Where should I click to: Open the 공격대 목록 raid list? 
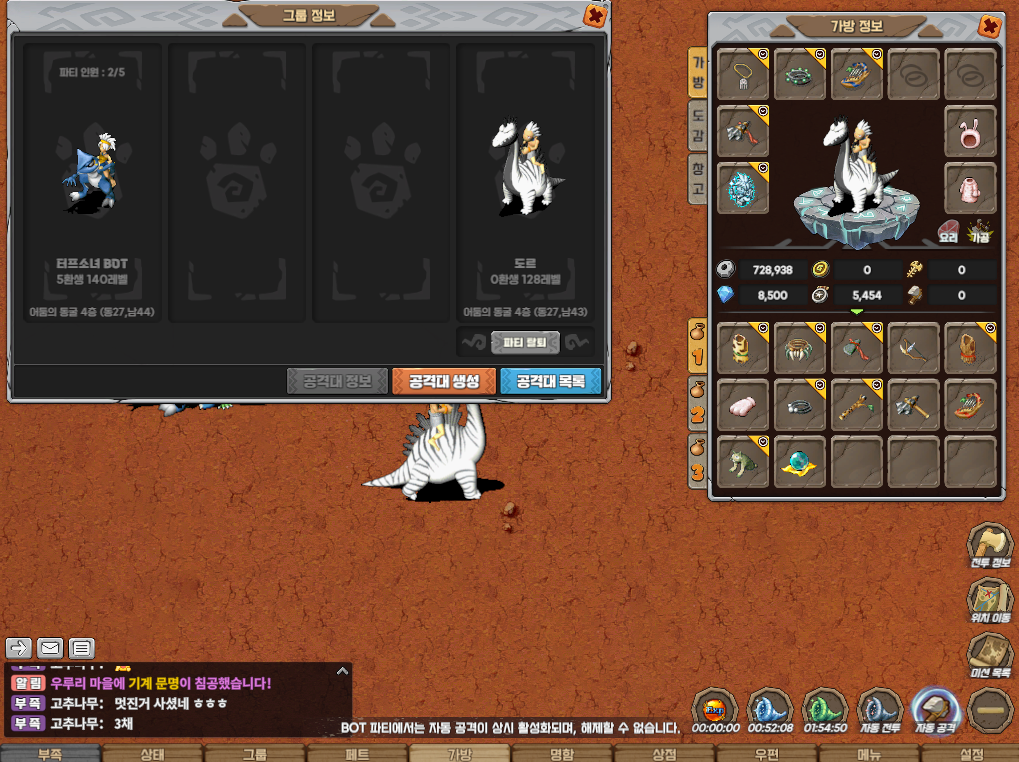pos(550,381)
